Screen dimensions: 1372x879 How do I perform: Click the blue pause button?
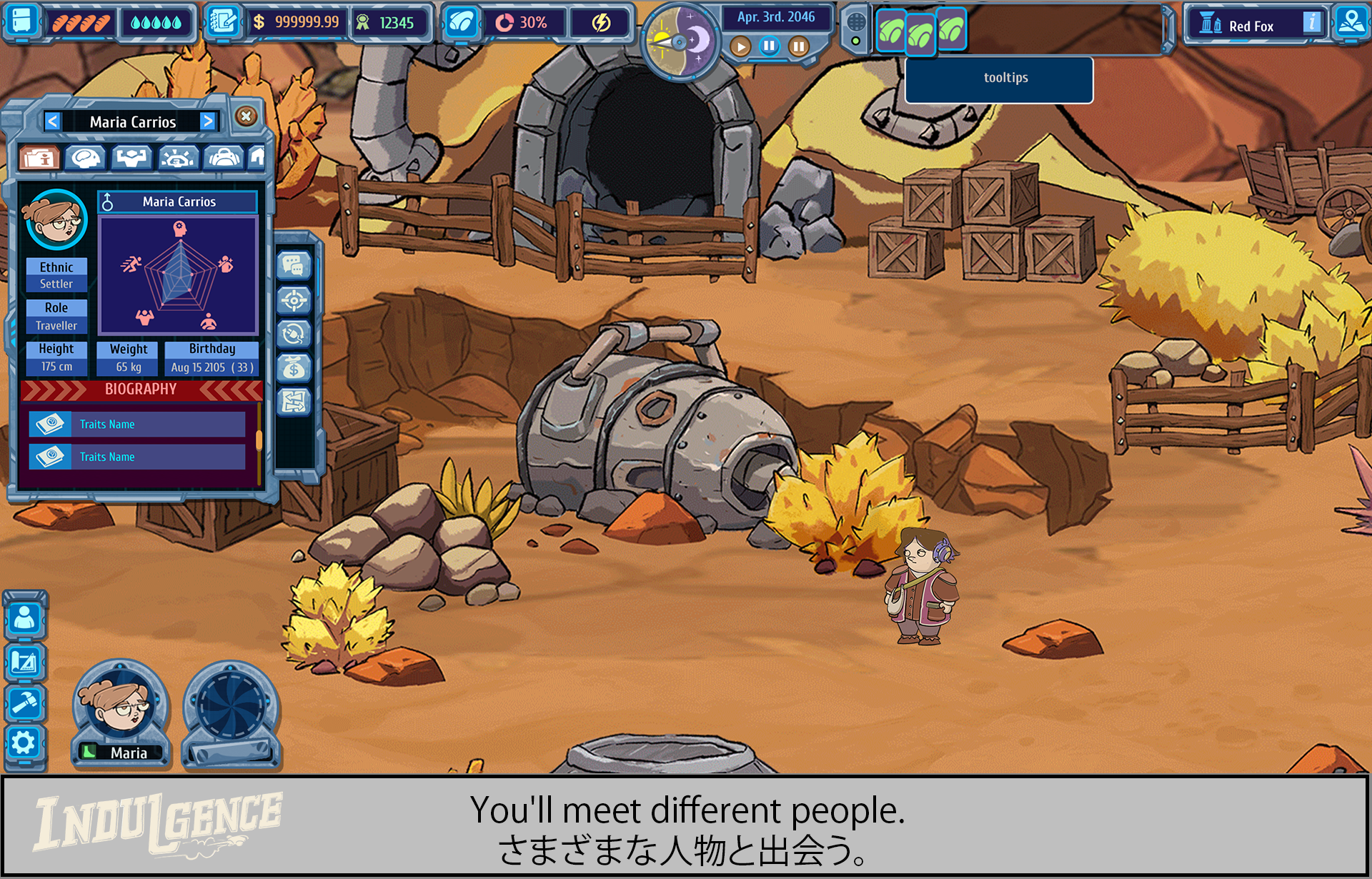770,47
